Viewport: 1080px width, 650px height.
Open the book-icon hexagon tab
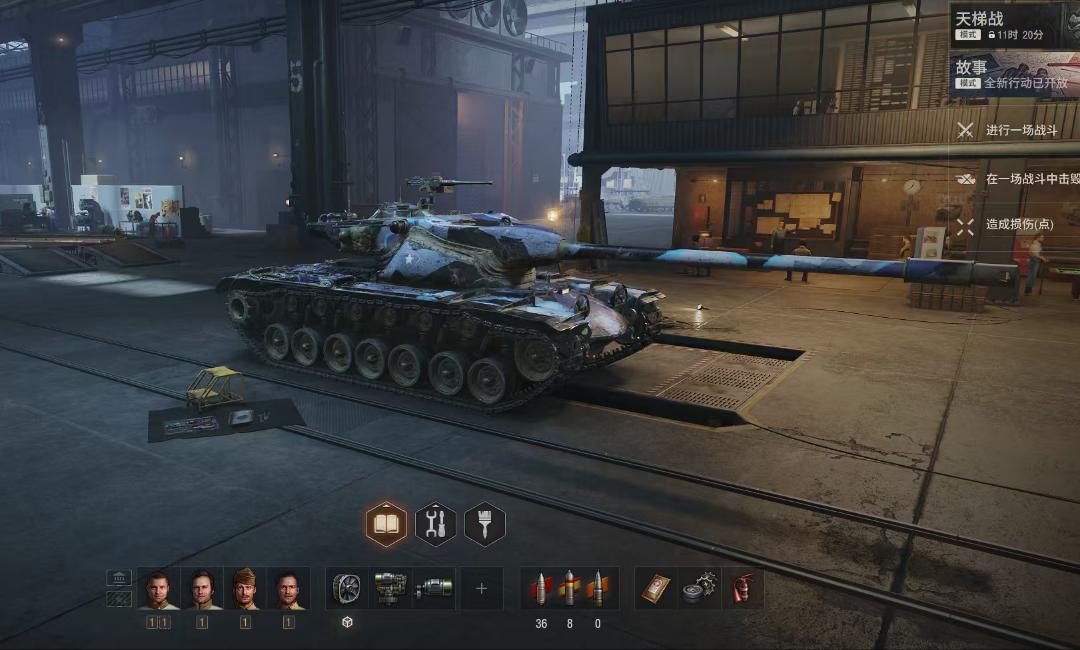click(386, 524)
